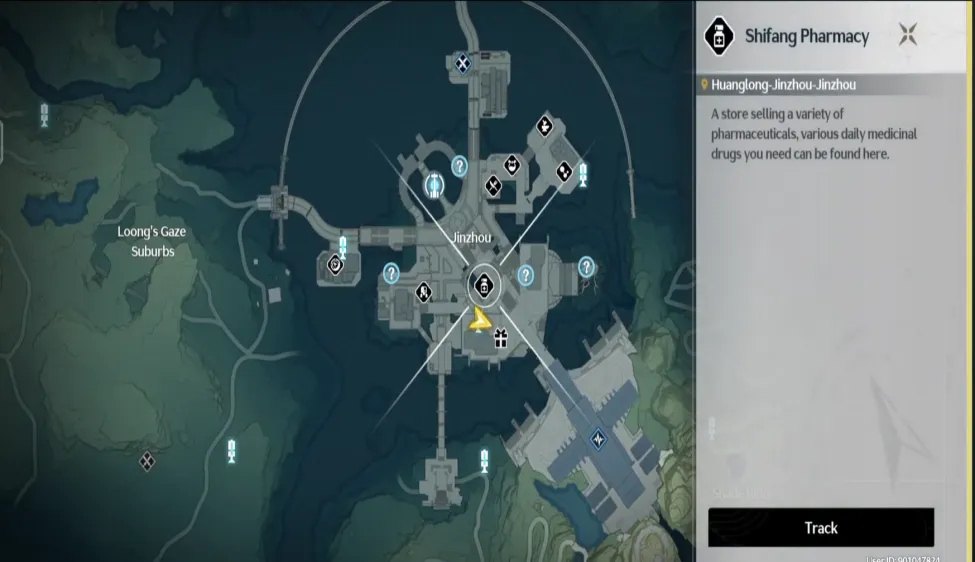Close the Shifang Pharmacy info panel
This screenshot has width=975, height=562.
coord(907,36)
